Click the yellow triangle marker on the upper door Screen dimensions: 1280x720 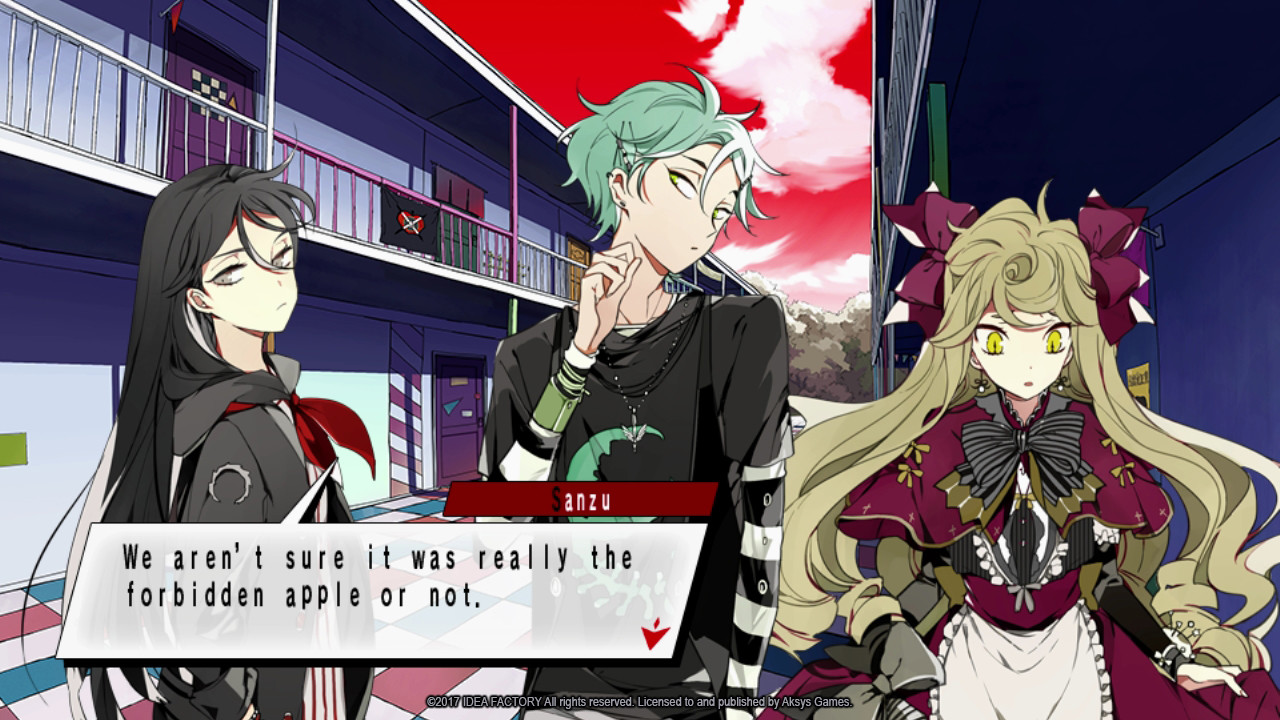[x=234, y=101]
